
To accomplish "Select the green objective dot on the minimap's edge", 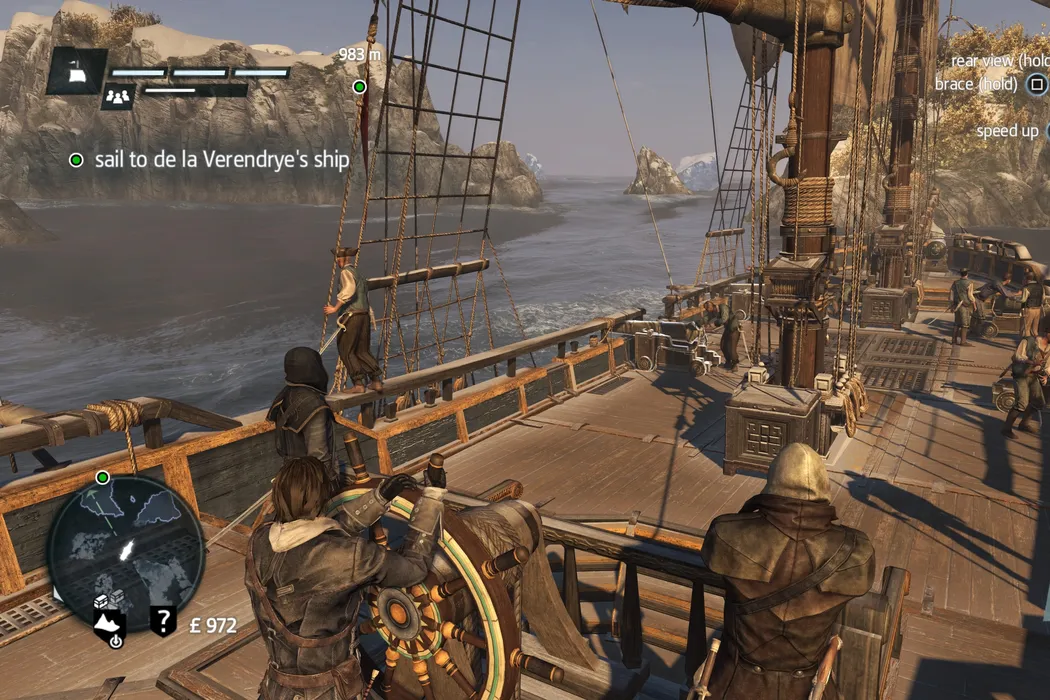I will click(x=102, y=477).
